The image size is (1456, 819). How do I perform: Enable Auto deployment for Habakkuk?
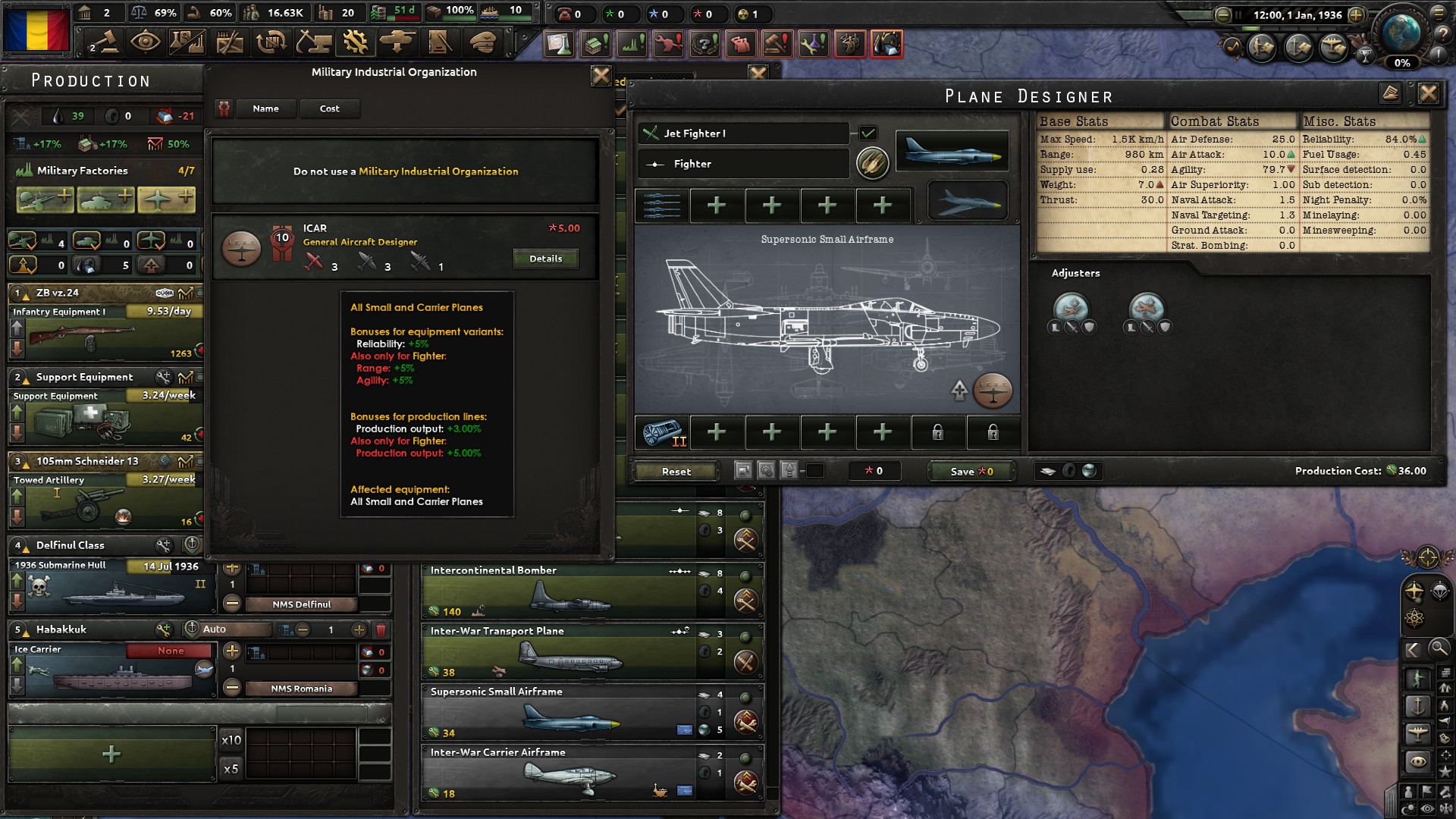(x=193, y=629)
